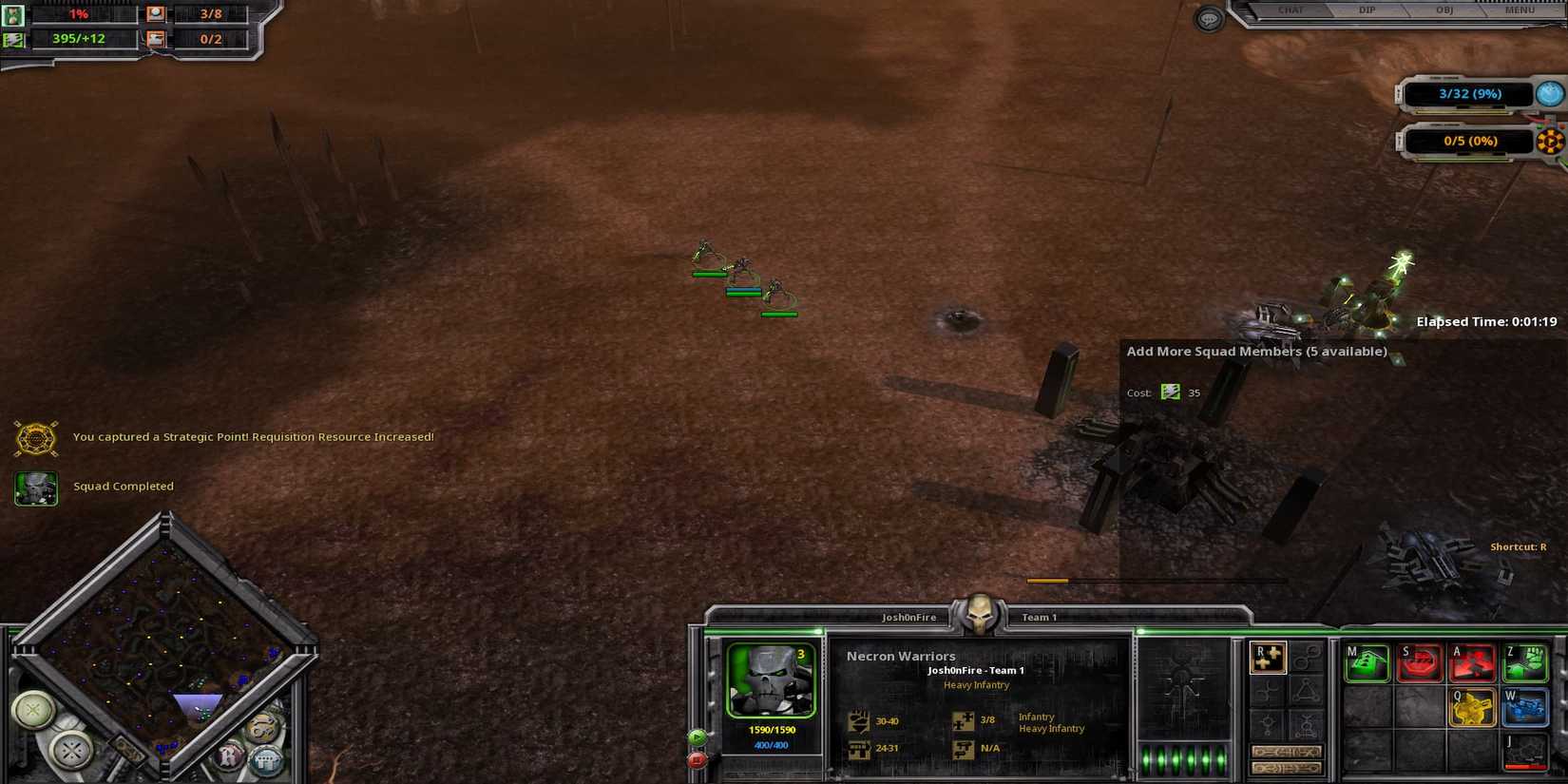
Task: Open the DIP diplomacy panel
Action: (1367, 10)
